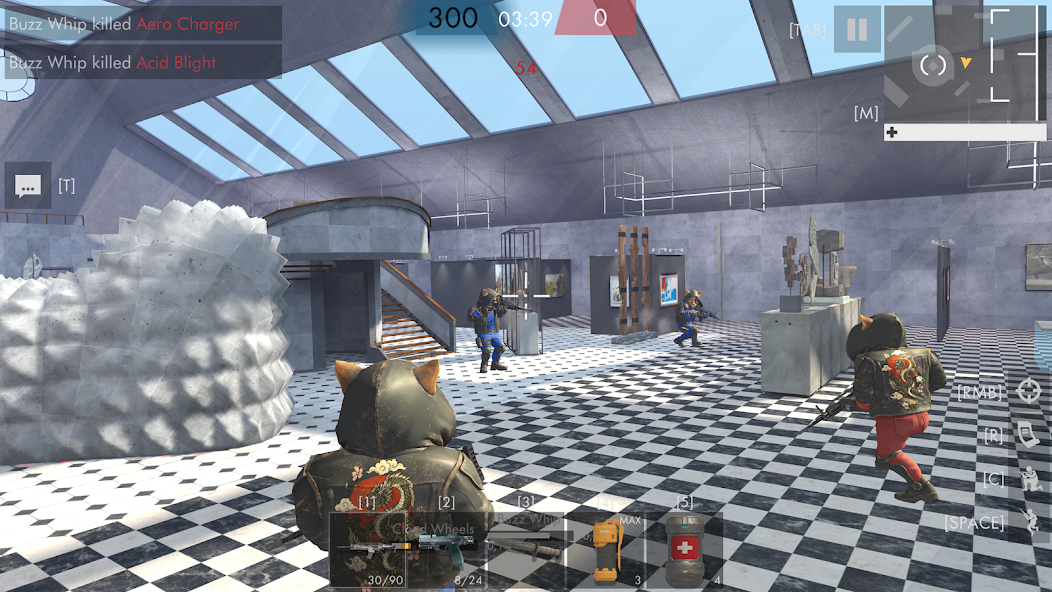The height and width of the screenshot is (592, 1052).
Task: Select the orange grenade slot
Action: coord(603,548)
